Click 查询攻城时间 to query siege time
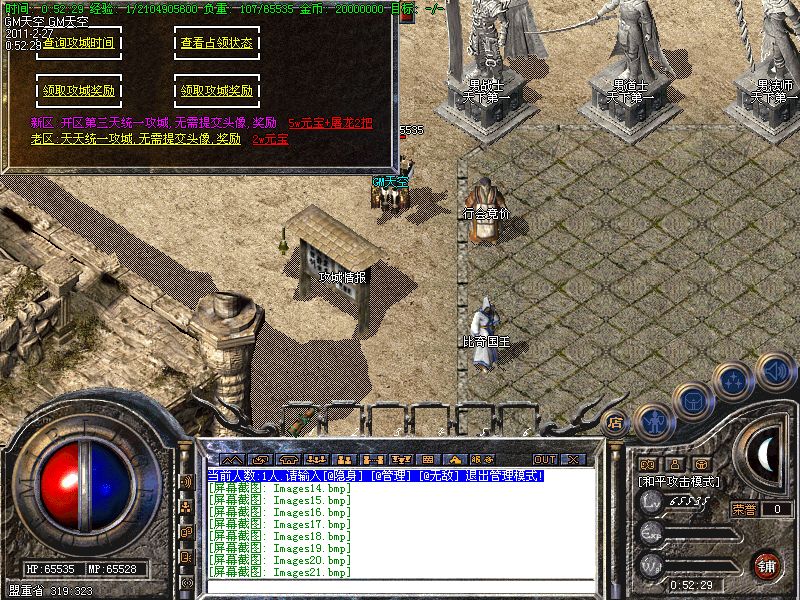The height and width of the screenshot is (600, 800). (x=78, y=44)
